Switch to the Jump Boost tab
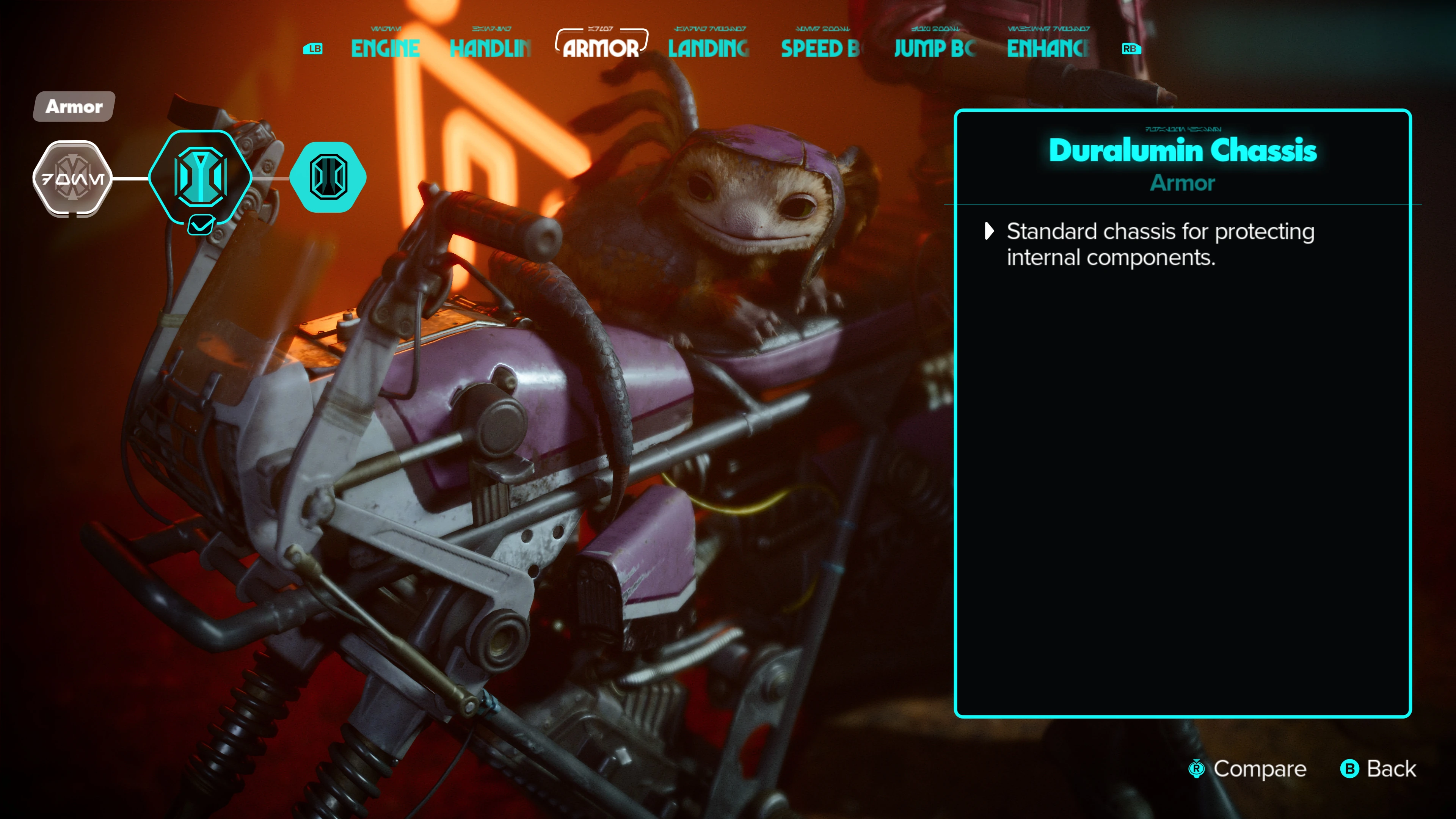Screen dimensions: 1456x819 (934, 49)
